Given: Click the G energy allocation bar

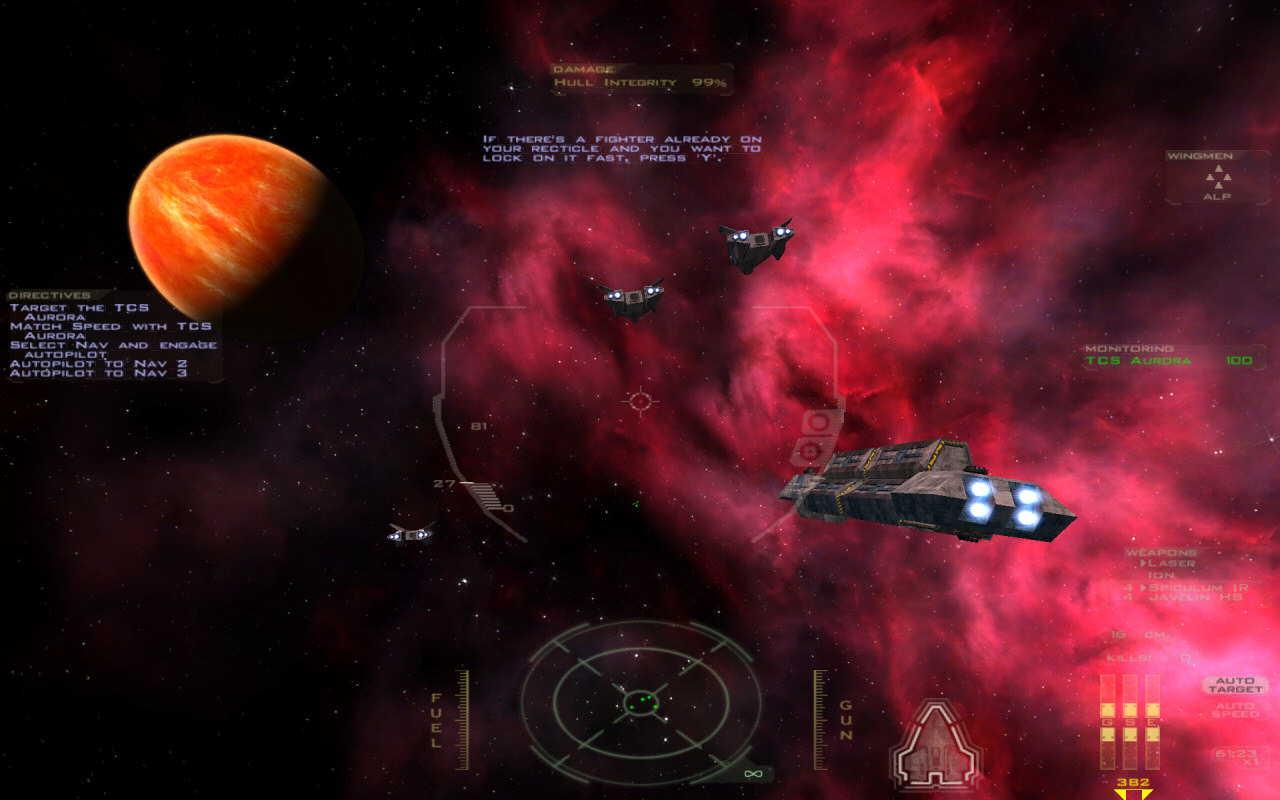Looking at the screenshot, I should pos(1107,720).
